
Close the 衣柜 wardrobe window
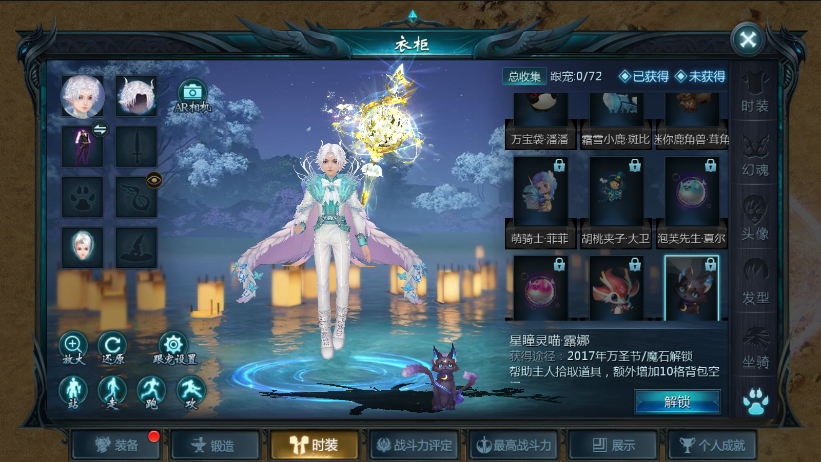tap(747, 40)
